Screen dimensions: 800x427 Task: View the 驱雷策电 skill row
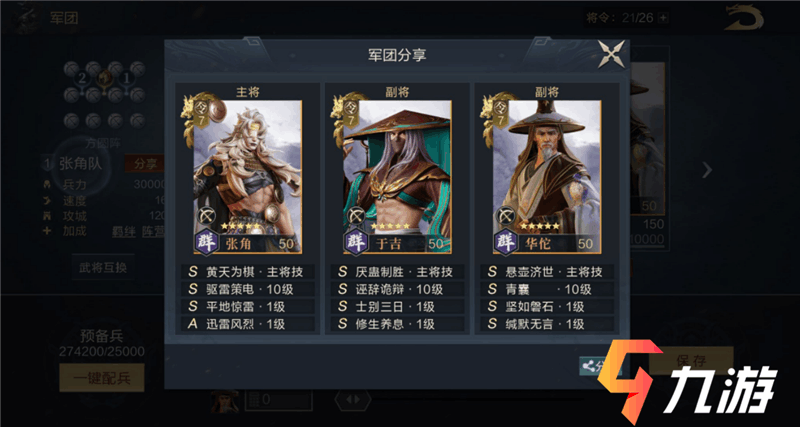click(x=248, y=289)
